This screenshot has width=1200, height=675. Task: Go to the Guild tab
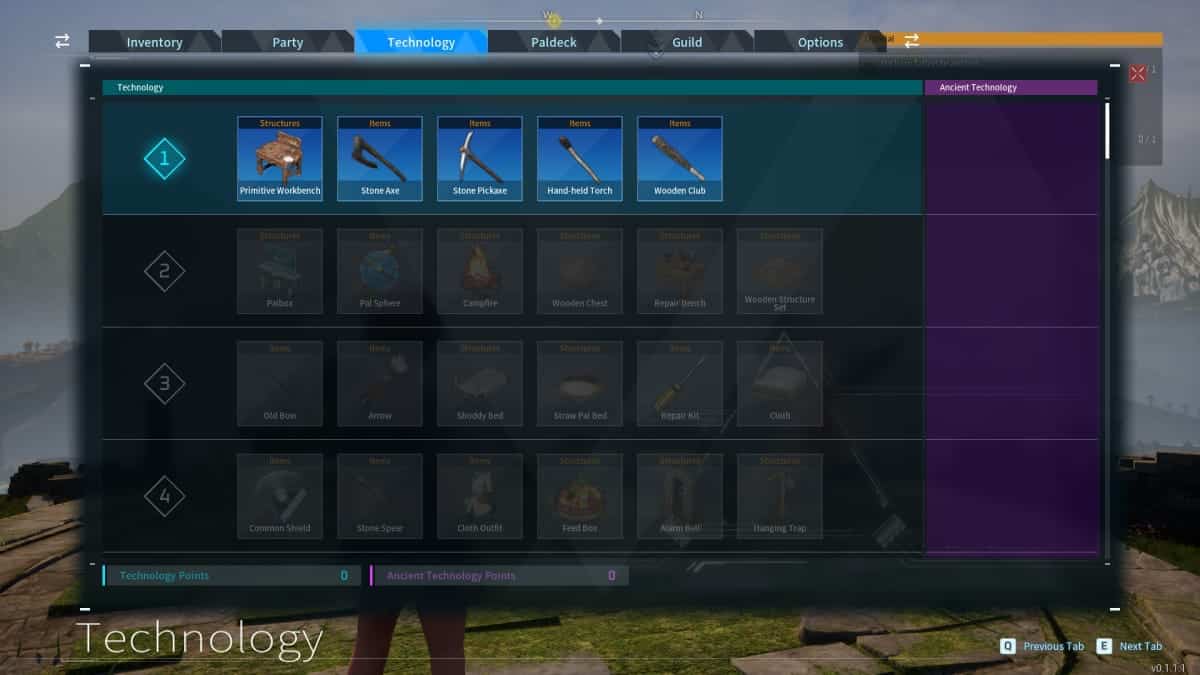point(687,42)
